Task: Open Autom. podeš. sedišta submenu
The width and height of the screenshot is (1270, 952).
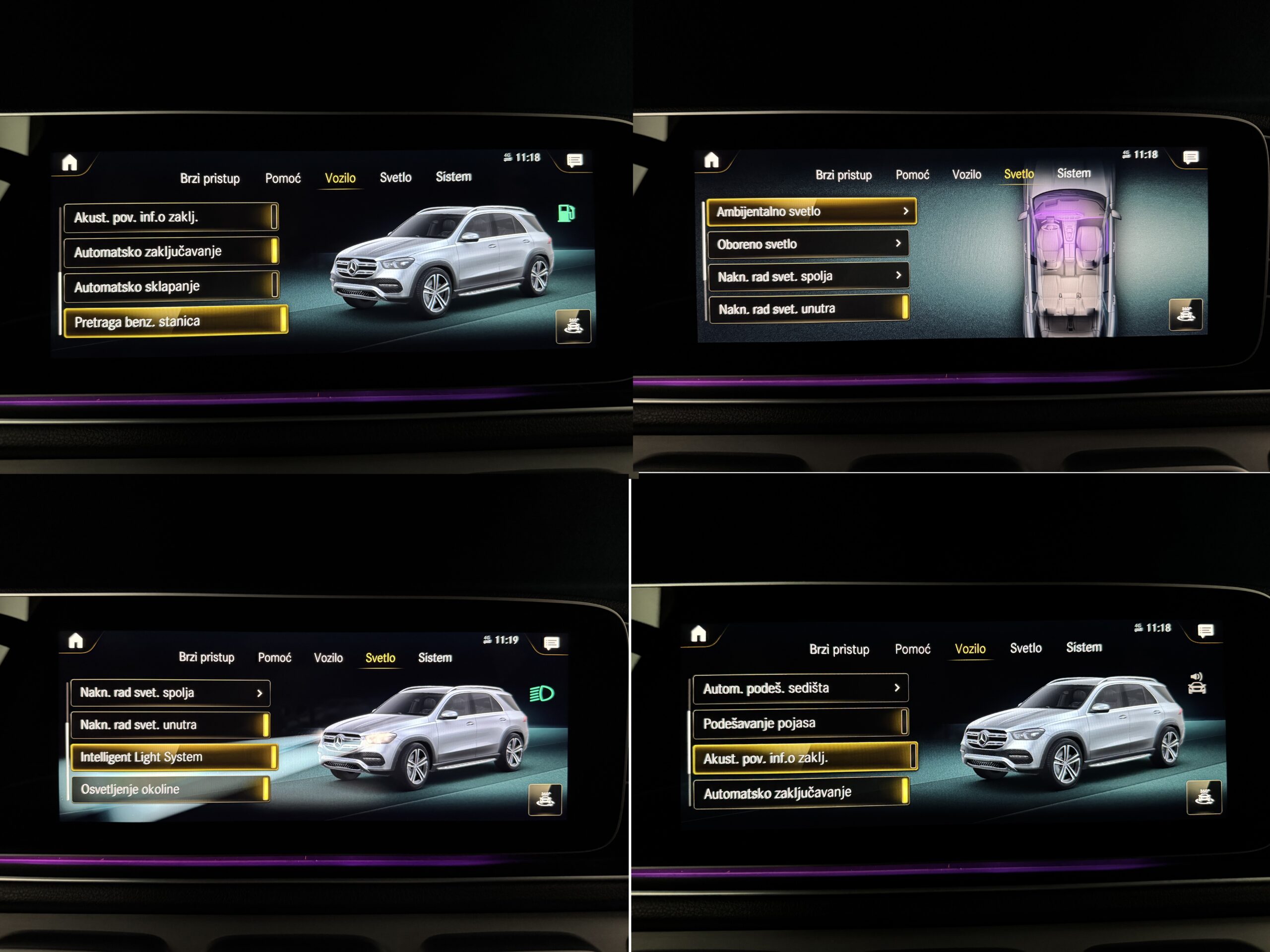Action: (800, 688)
